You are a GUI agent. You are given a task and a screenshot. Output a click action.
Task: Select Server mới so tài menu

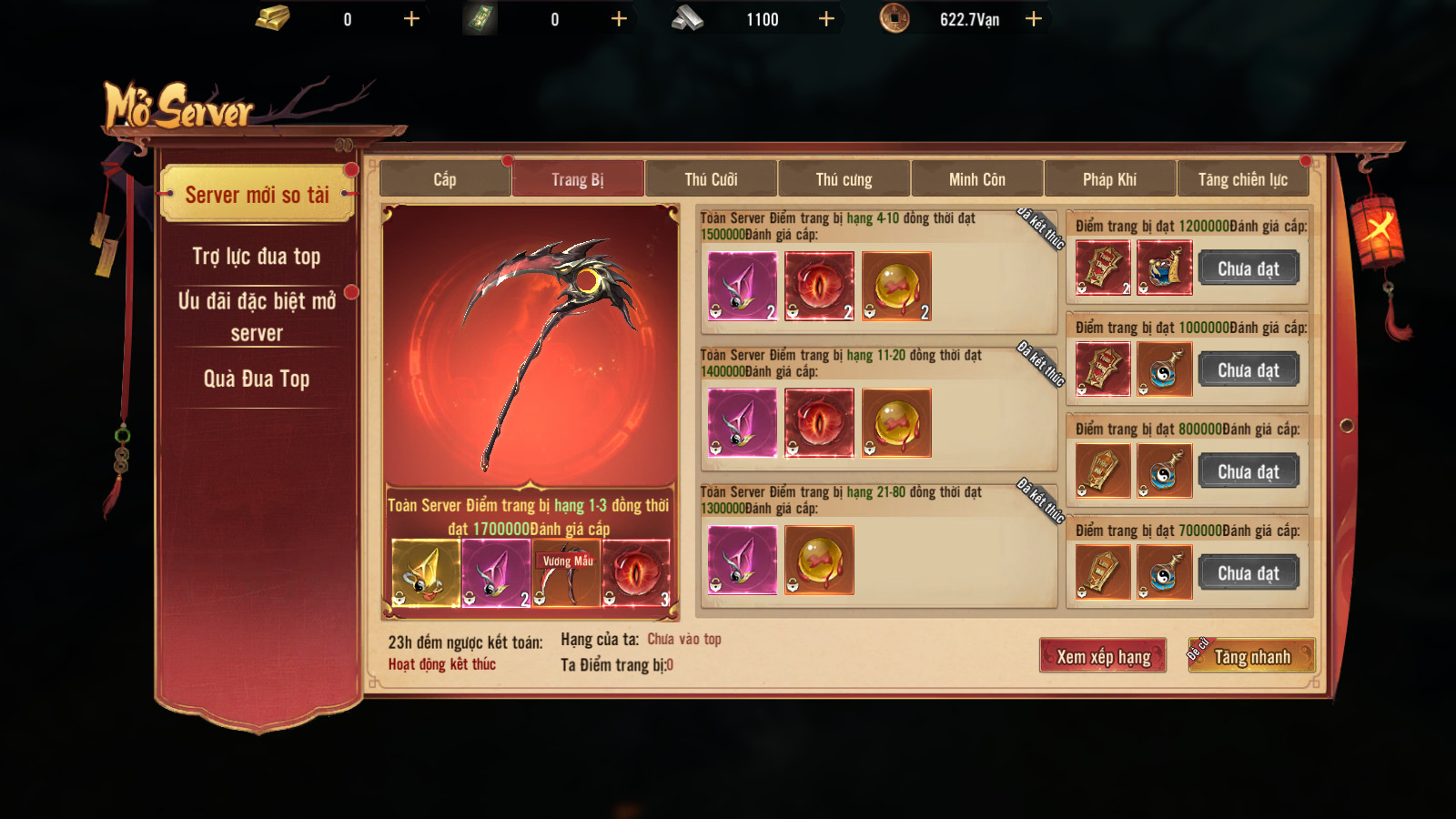[x=257, y=195]
